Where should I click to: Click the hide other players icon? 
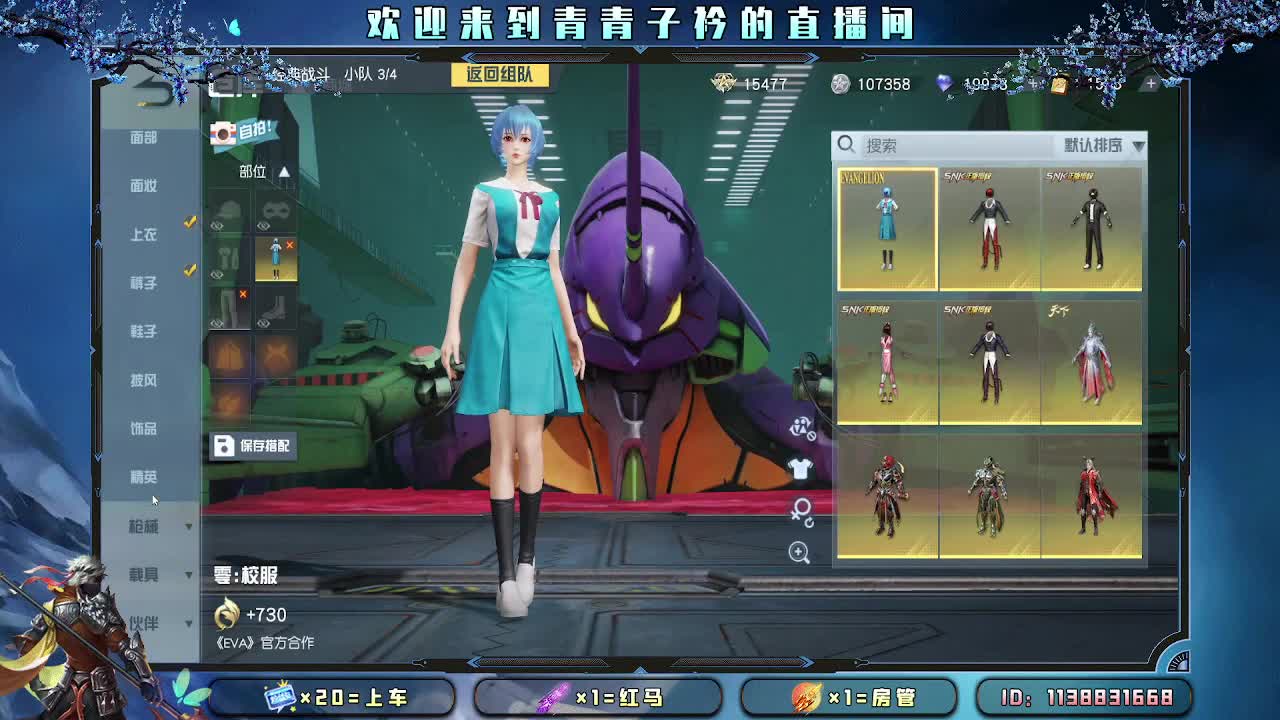[x=803, y=430]
